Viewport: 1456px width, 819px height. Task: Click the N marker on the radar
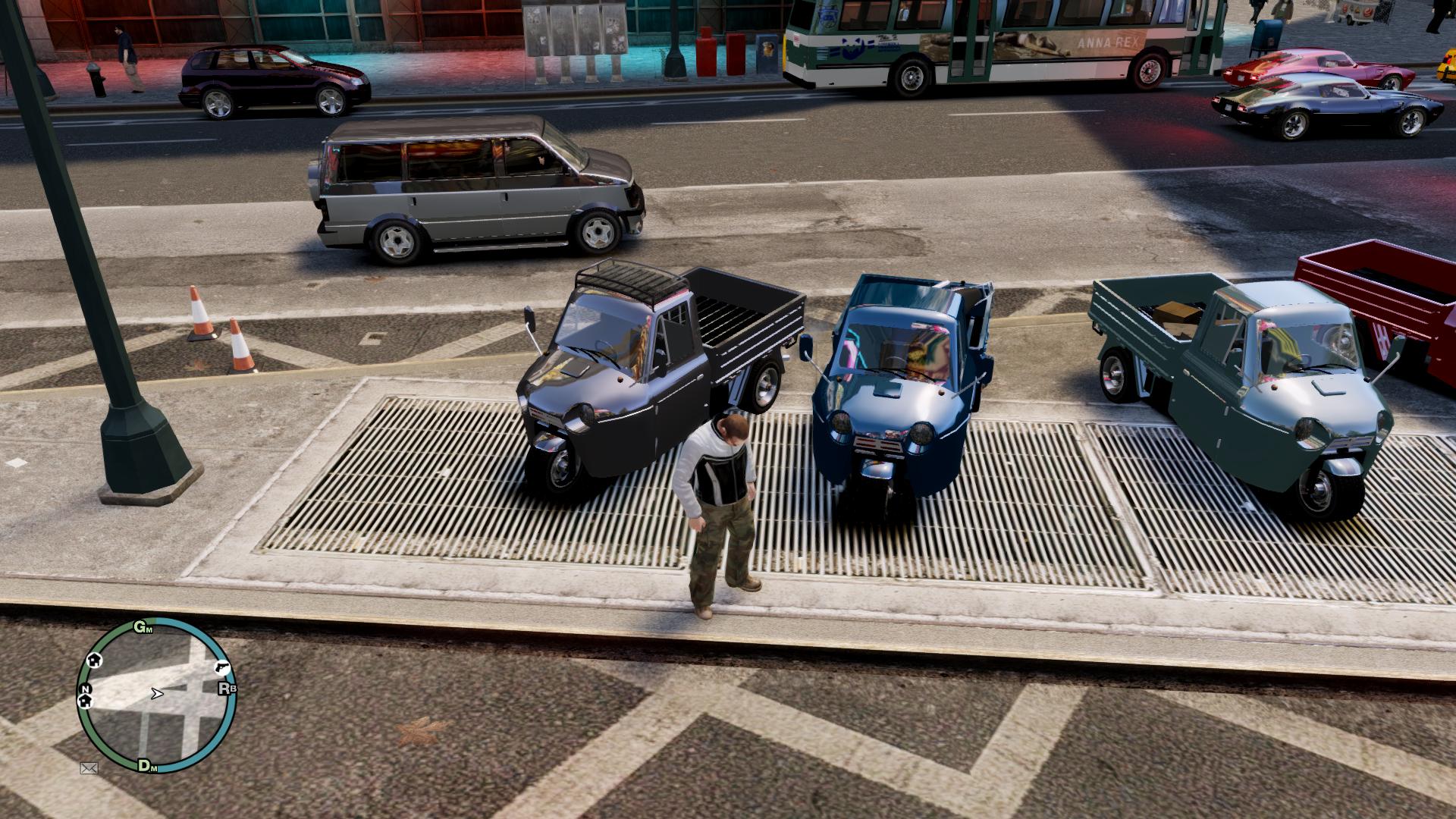click(x=85, y=689)
